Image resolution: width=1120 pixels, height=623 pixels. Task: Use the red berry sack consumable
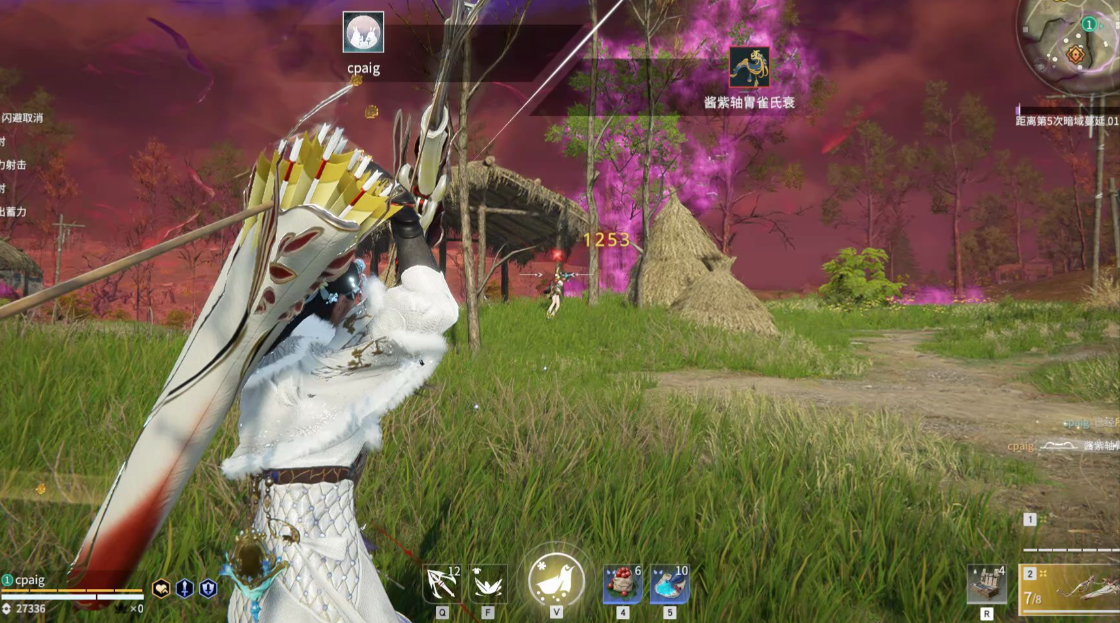coord(622,584)
